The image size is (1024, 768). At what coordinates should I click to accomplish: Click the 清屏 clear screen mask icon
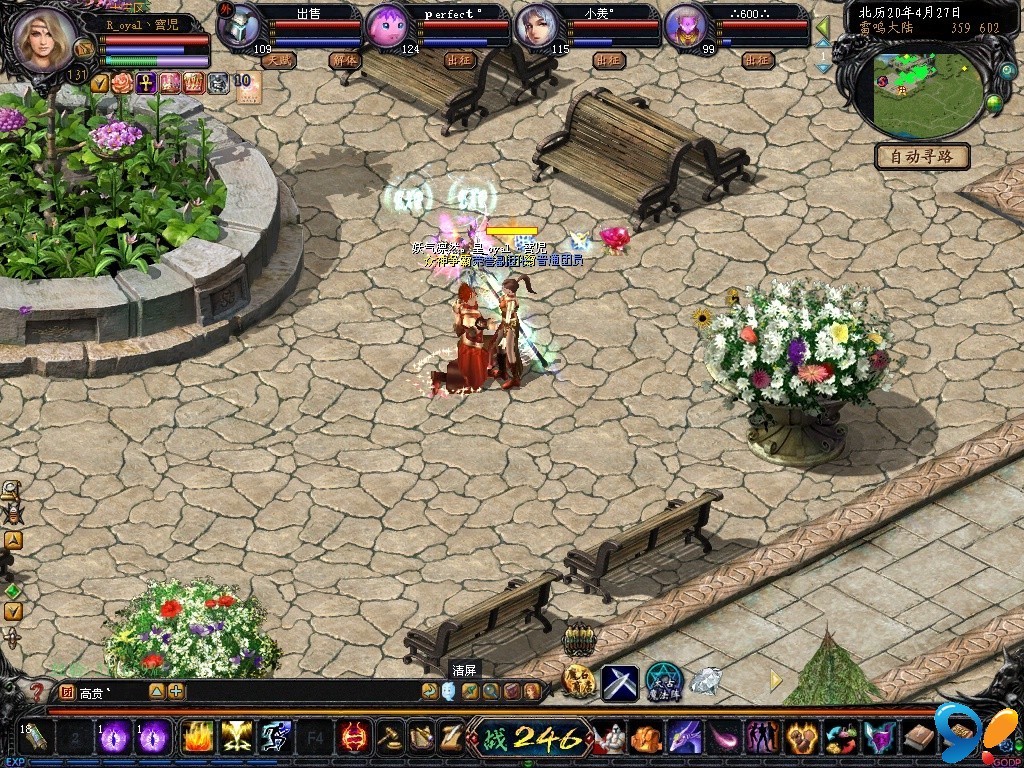(448, 690)
